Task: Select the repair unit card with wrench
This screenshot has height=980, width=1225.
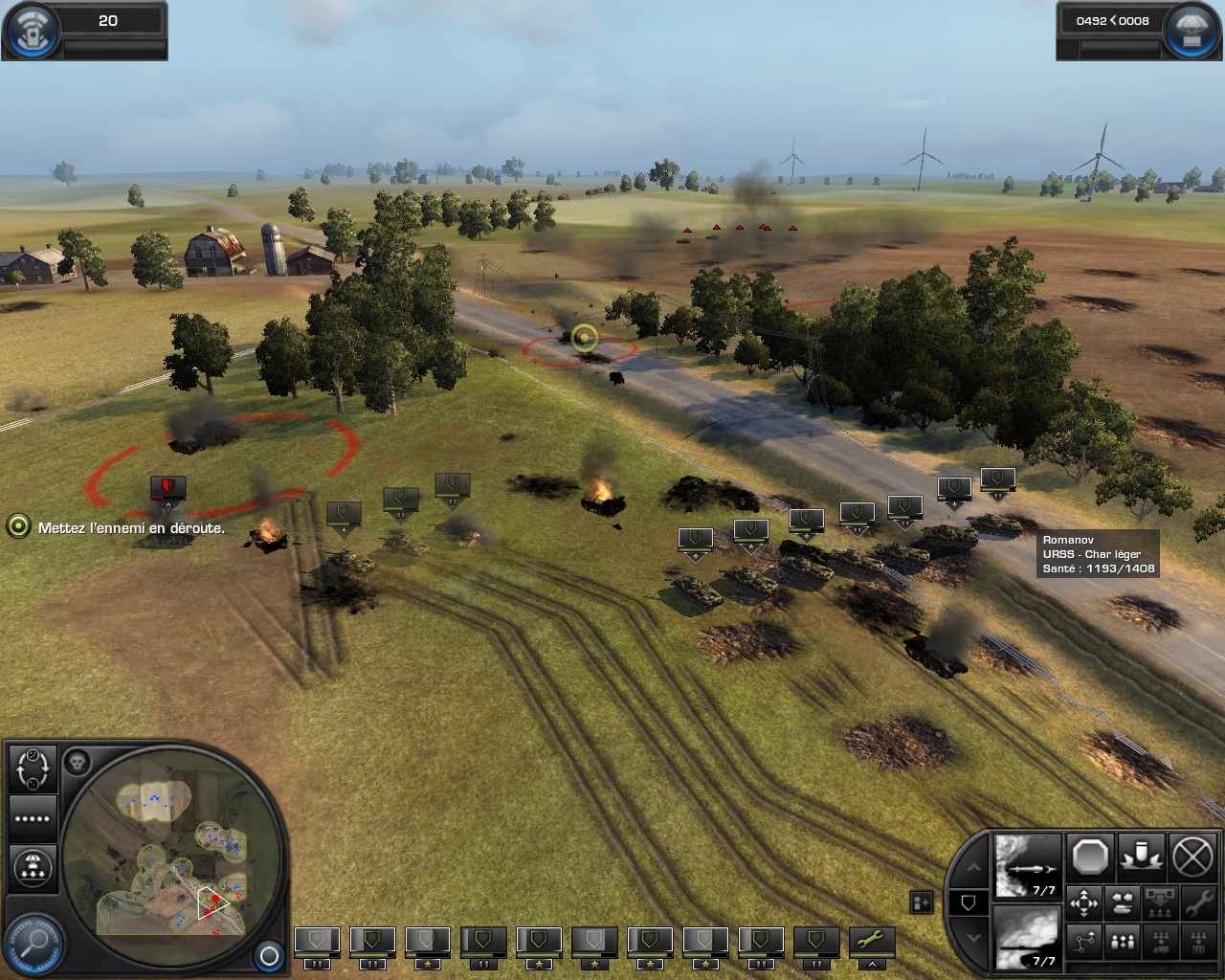Action: (x=870, y=942)
